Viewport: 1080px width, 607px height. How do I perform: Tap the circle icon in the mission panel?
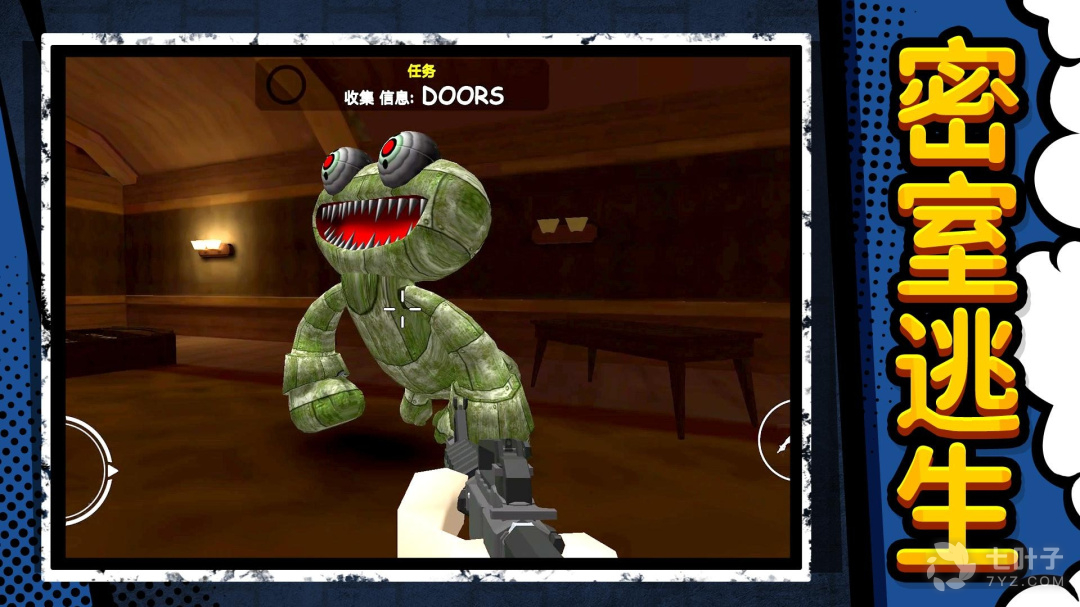pyautogui.click(x=286, y=86)
